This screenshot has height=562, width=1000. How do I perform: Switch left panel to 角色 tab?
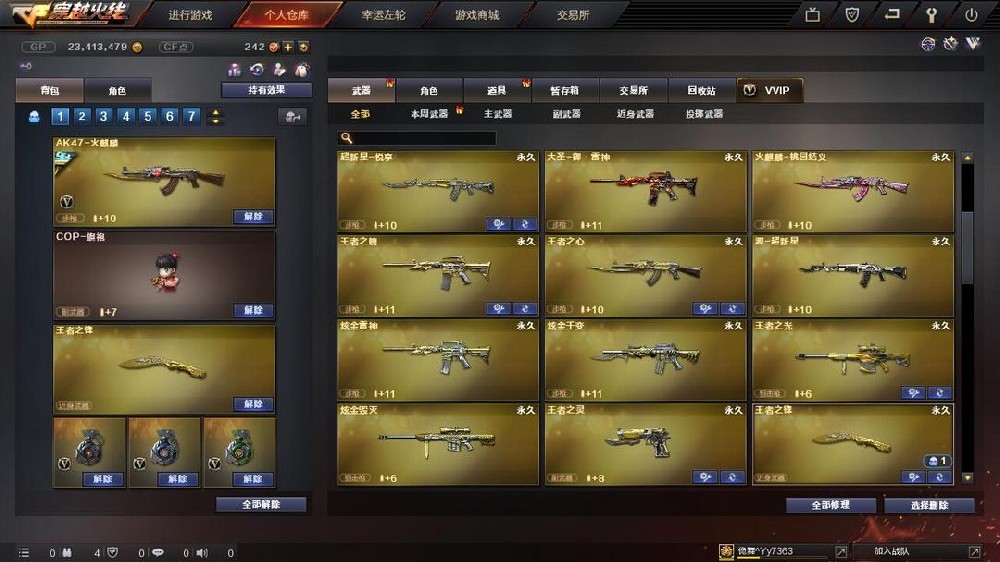117,91
